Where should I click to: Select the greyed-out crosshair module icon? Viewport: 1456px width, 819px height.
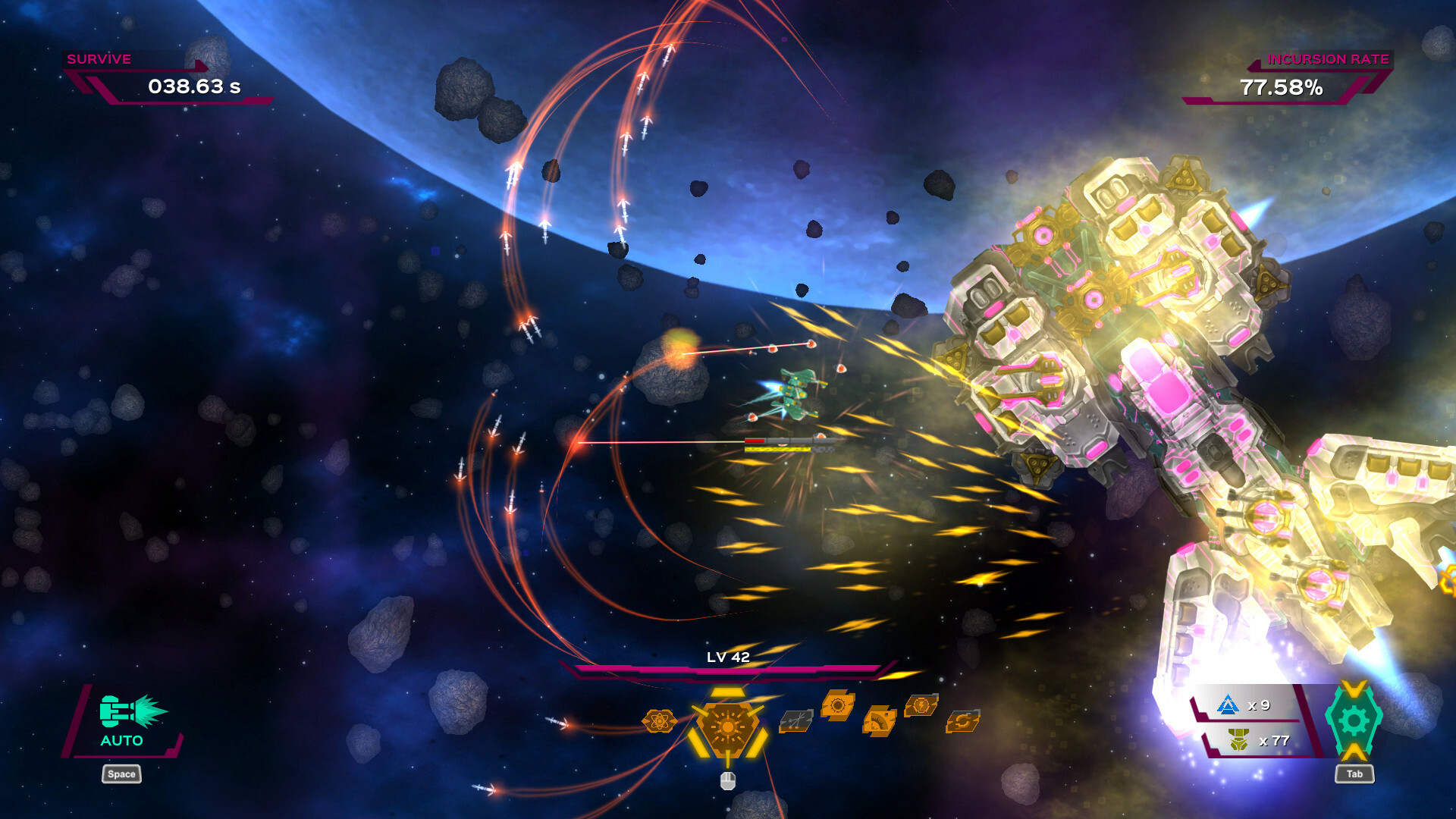797,722
